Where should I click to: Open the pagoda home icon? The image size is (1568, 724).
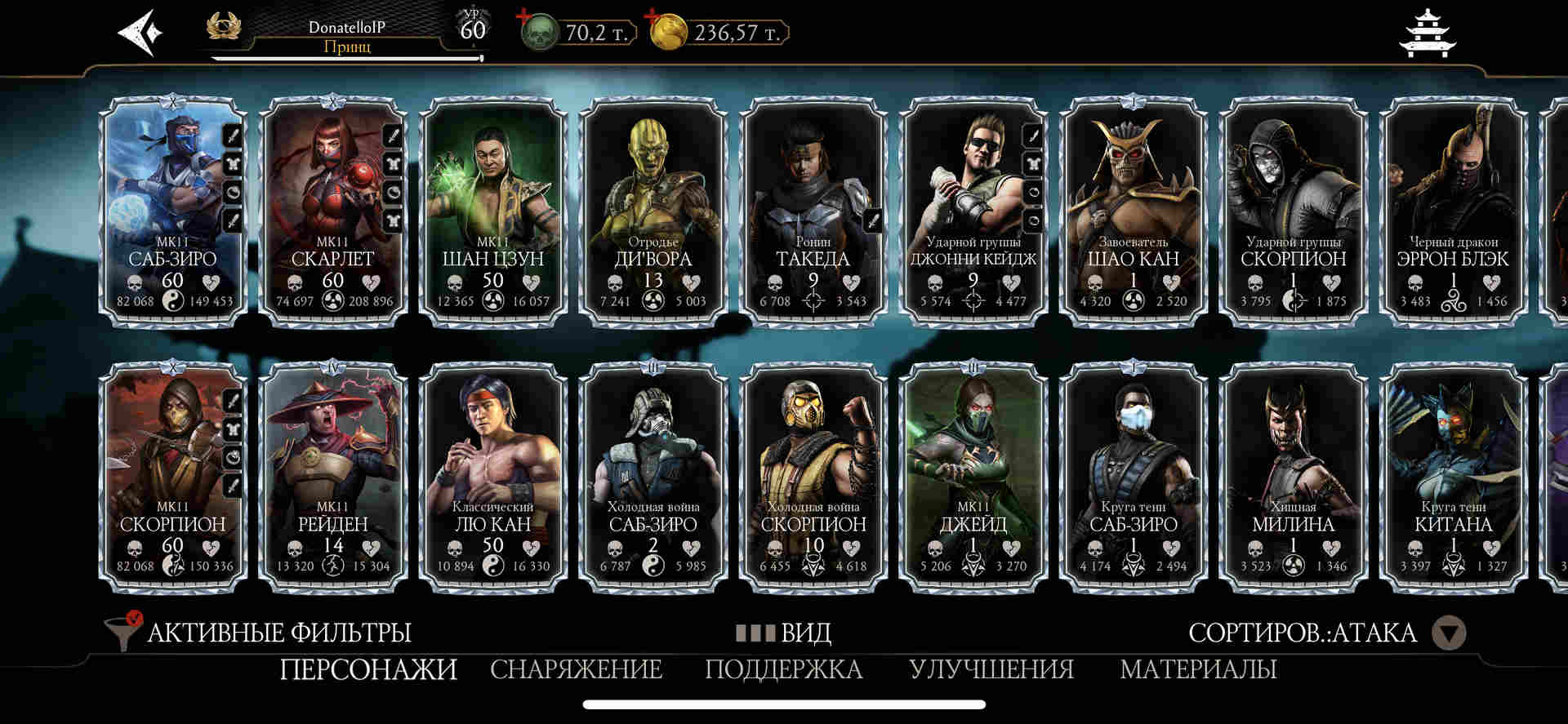[1428, 33]
